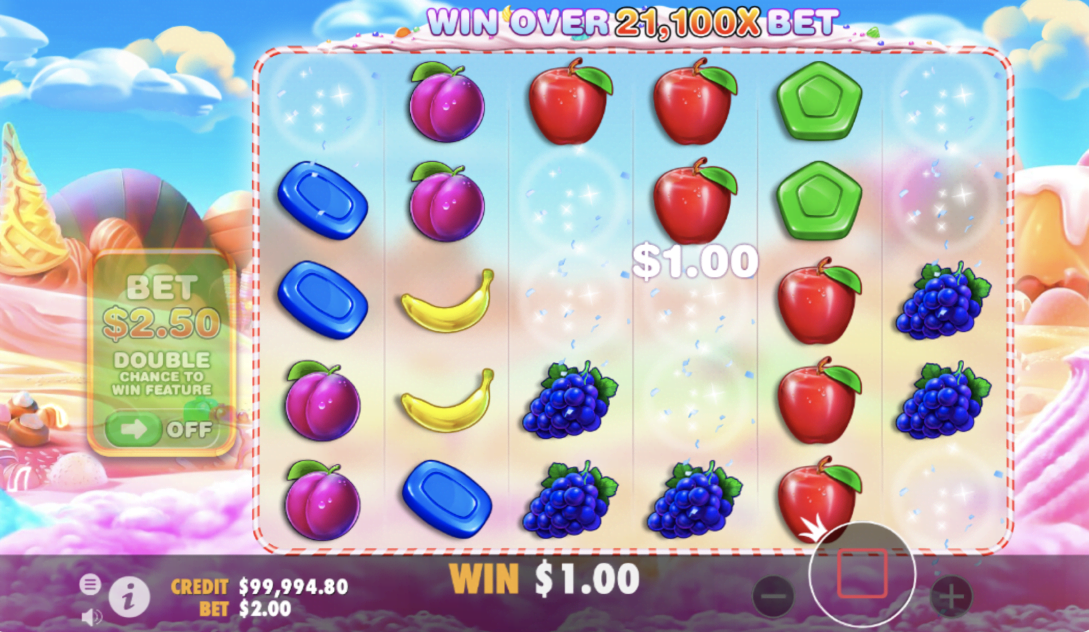Open the hamburger menu
The width and height of the screenshot is (1089, 632).
pos(91,584)
